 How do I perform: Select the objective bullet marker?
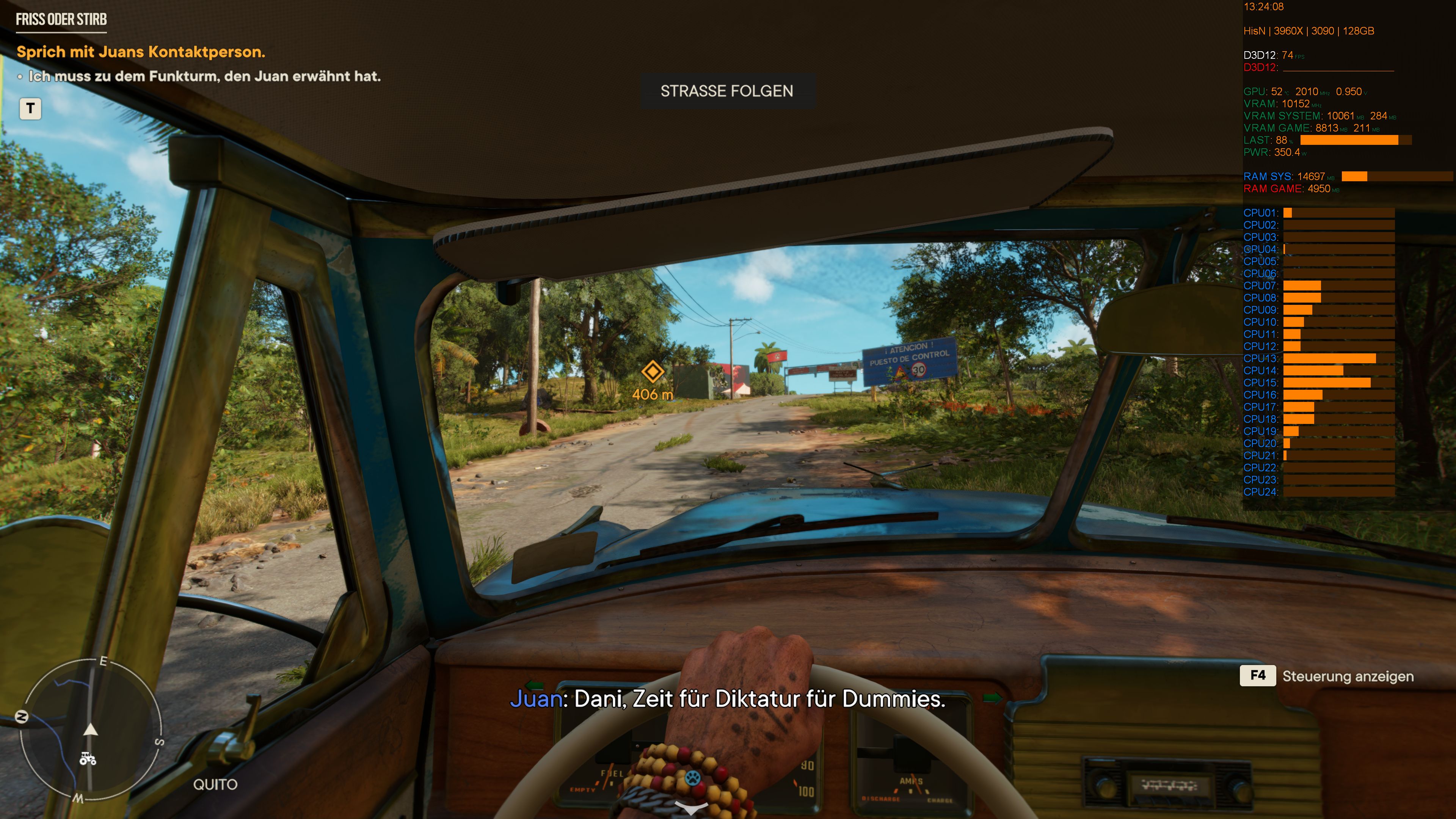(x=21, y=76)
